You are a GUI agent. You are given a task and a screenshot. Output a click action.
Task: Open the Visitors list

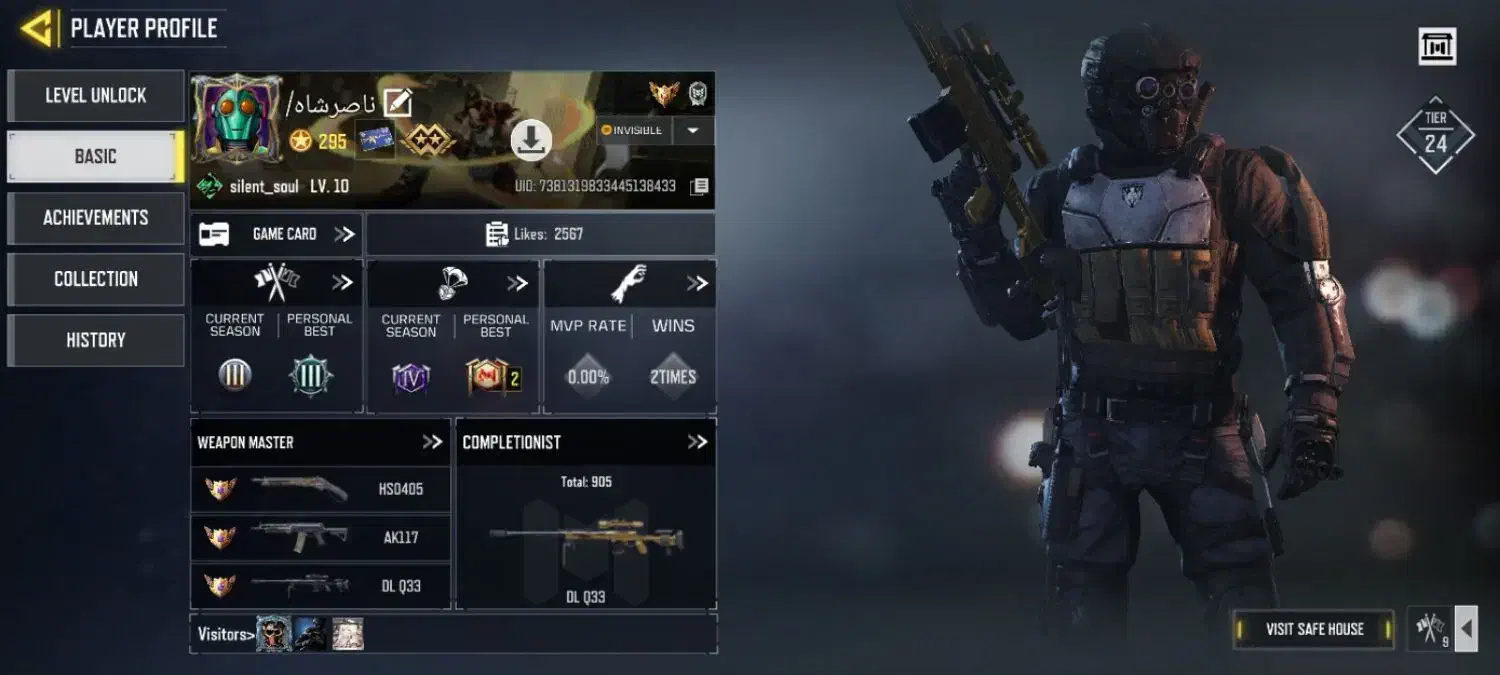(x=222, y=634)
